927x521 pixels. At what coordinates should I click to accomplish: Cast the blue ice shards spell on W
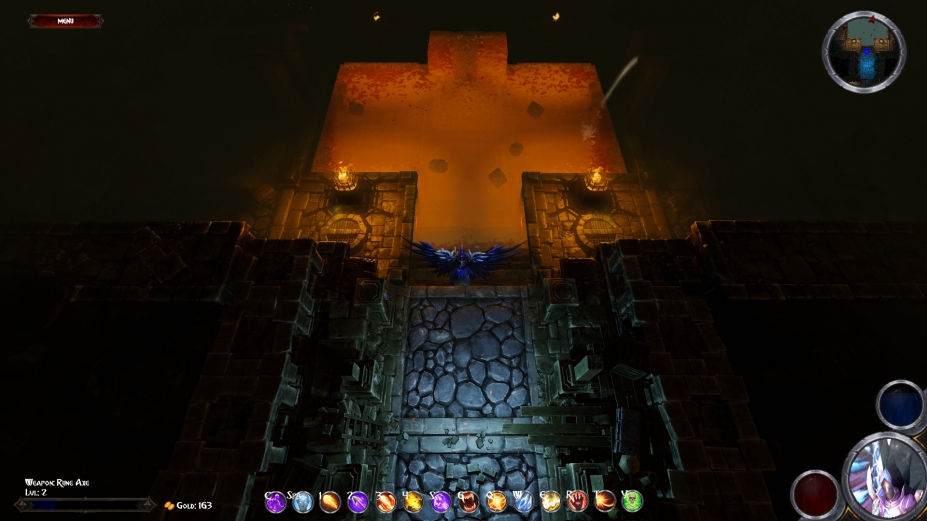click(x=523, y=502)
